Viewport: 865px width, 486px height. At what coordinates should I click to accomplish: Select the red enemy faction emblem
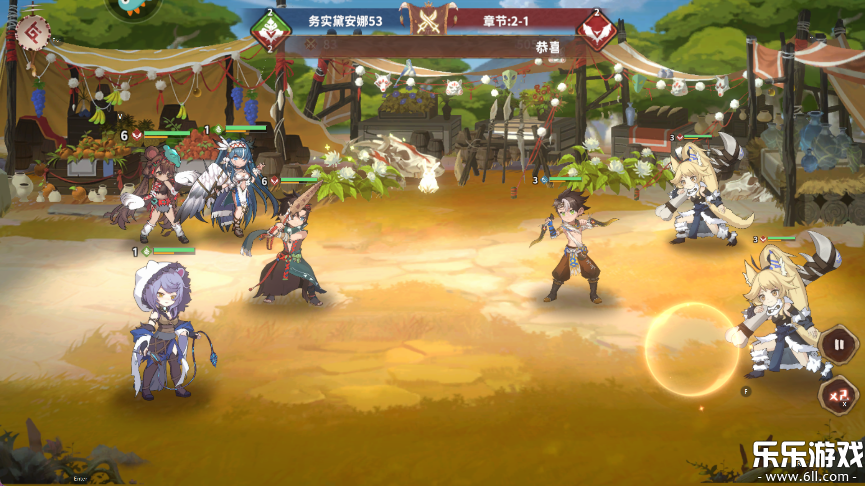(596, 31)
